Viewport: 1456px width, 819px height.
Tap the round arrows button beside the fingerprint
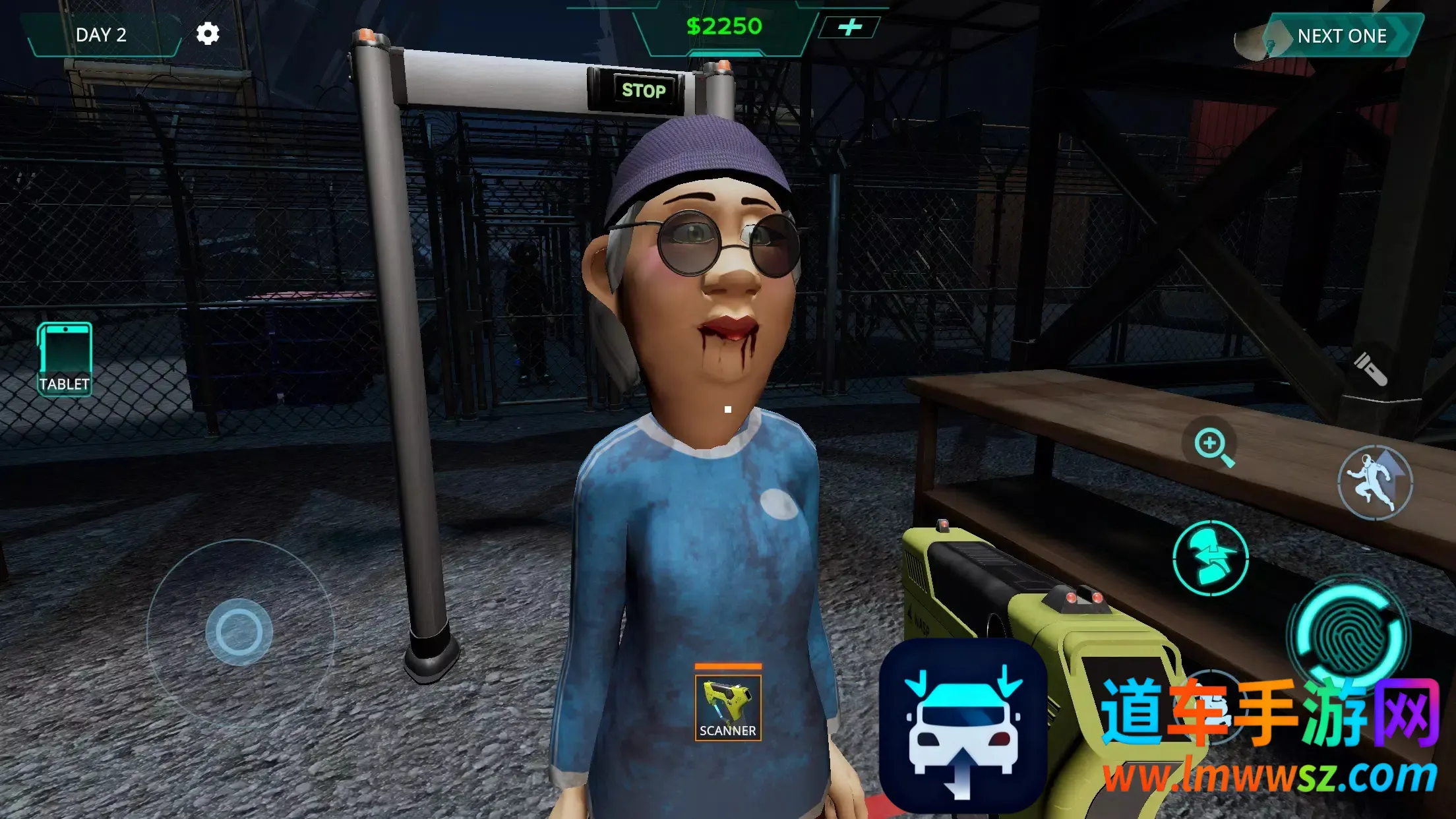pos(1211,558)
